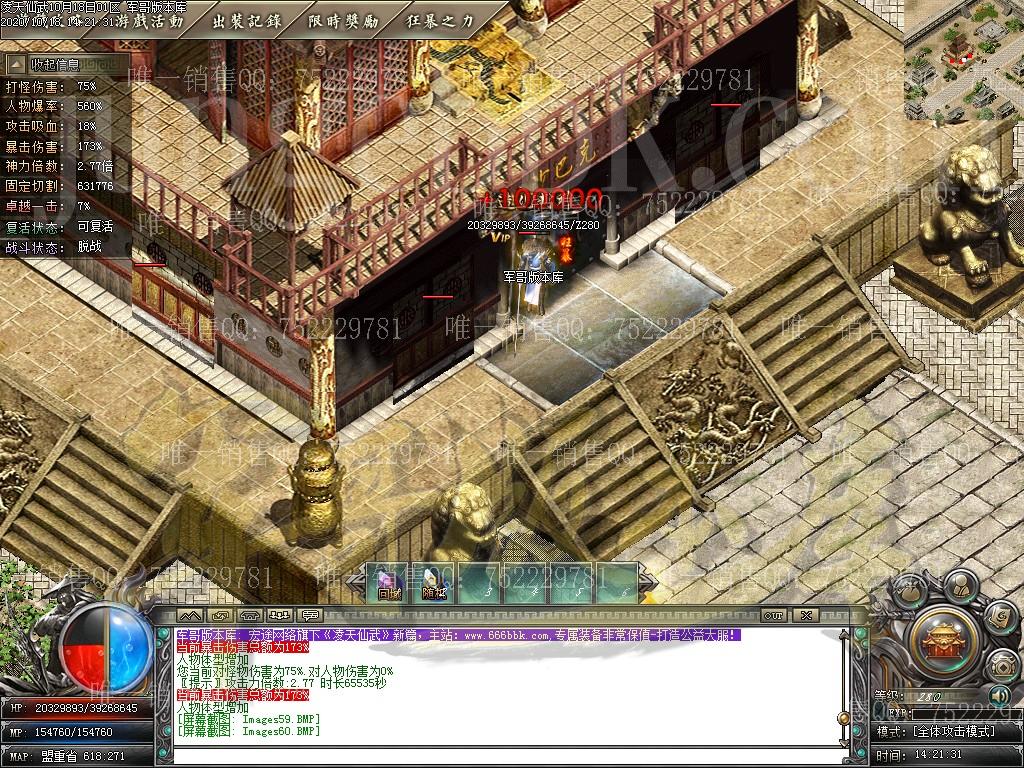
Task: Change the 全体攻击模式 attack mode
Action: click(955, 731)
